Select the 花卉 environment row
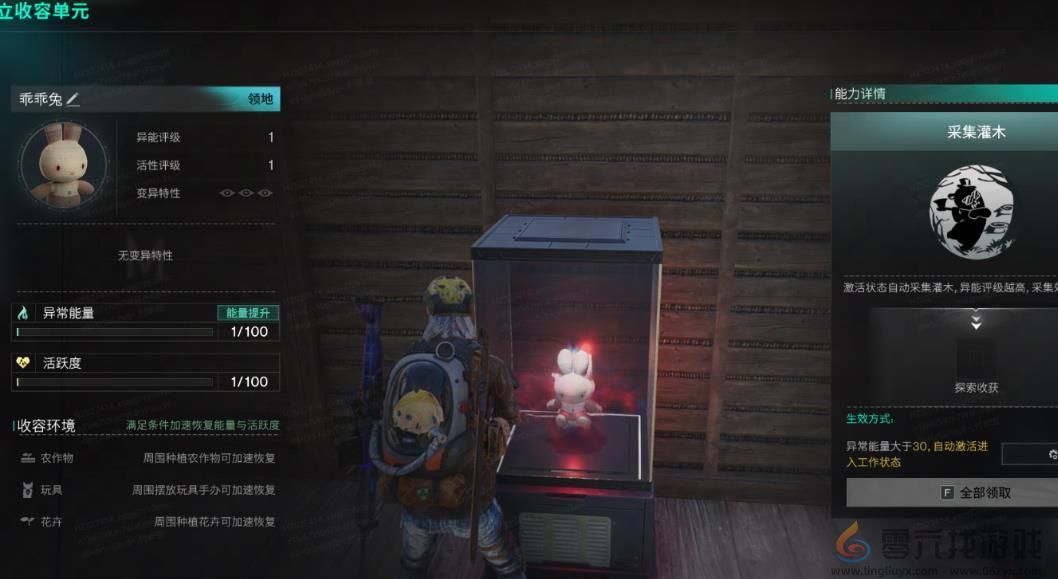The height and width of the screenshot is (579, 1058). click(x=147, y=522)
